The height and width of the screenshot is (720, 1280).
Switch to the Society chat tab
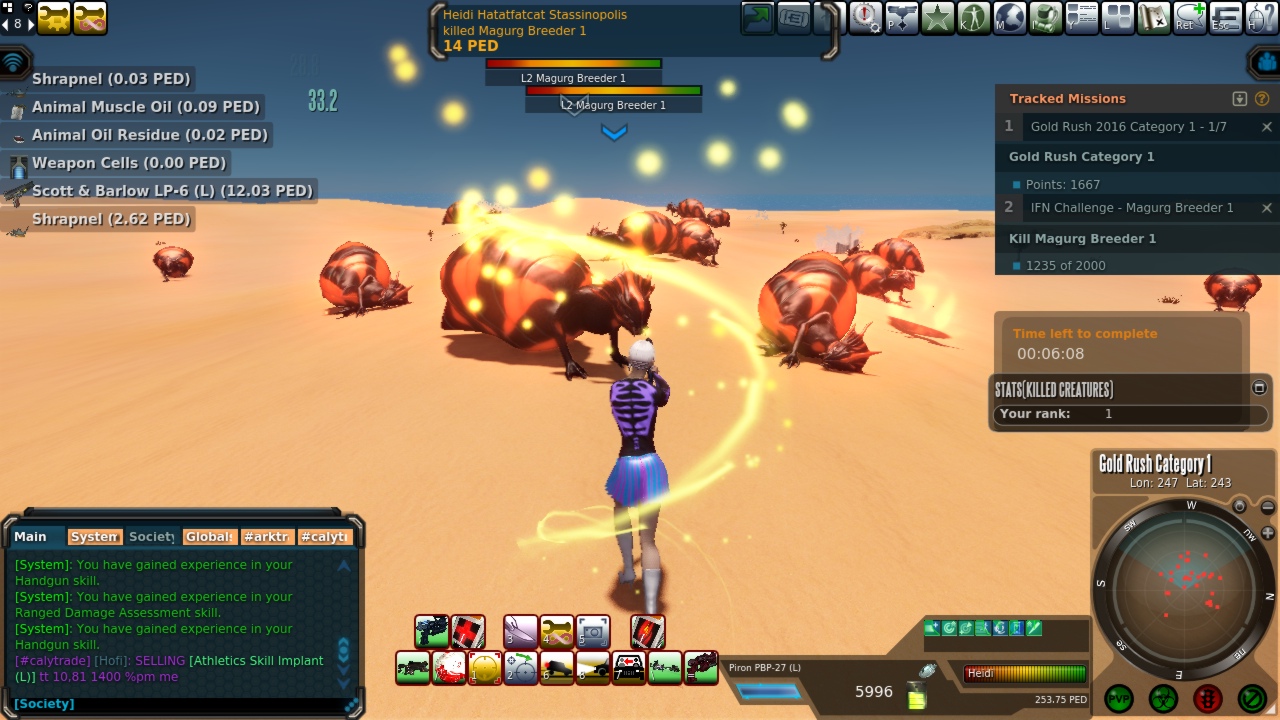click(152, 537)
